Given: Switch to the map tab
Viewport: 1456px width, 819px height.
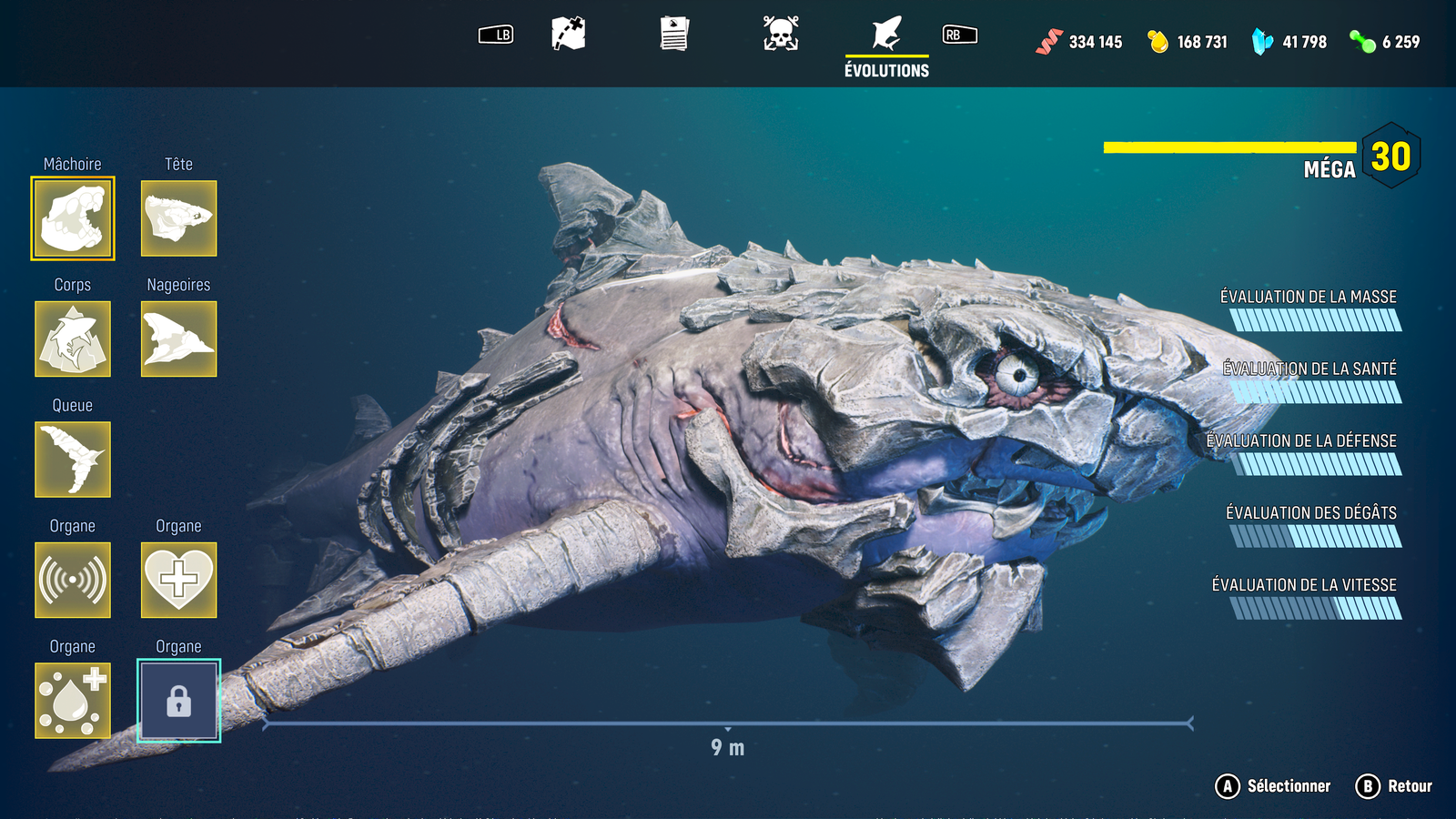Looking at the screenshot, I should coord(569,35).
